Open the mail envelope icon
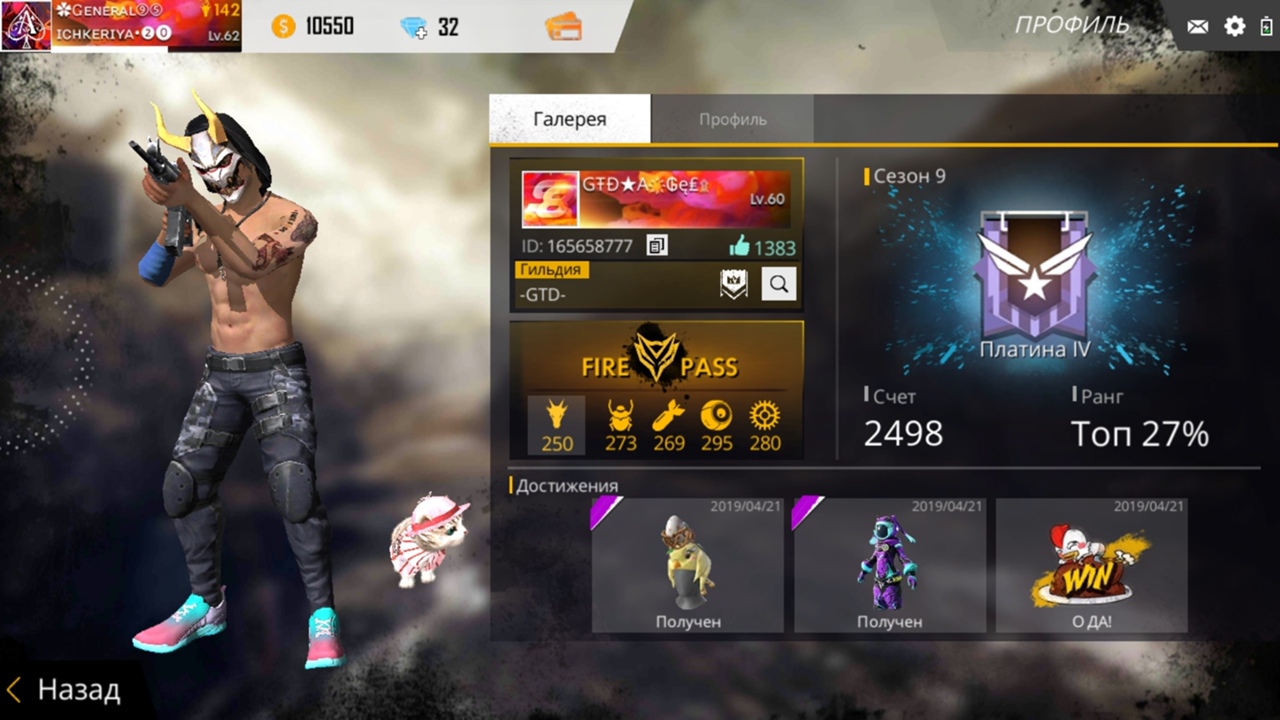This screenshot has width=1280, height=720. pos(1197,27)
